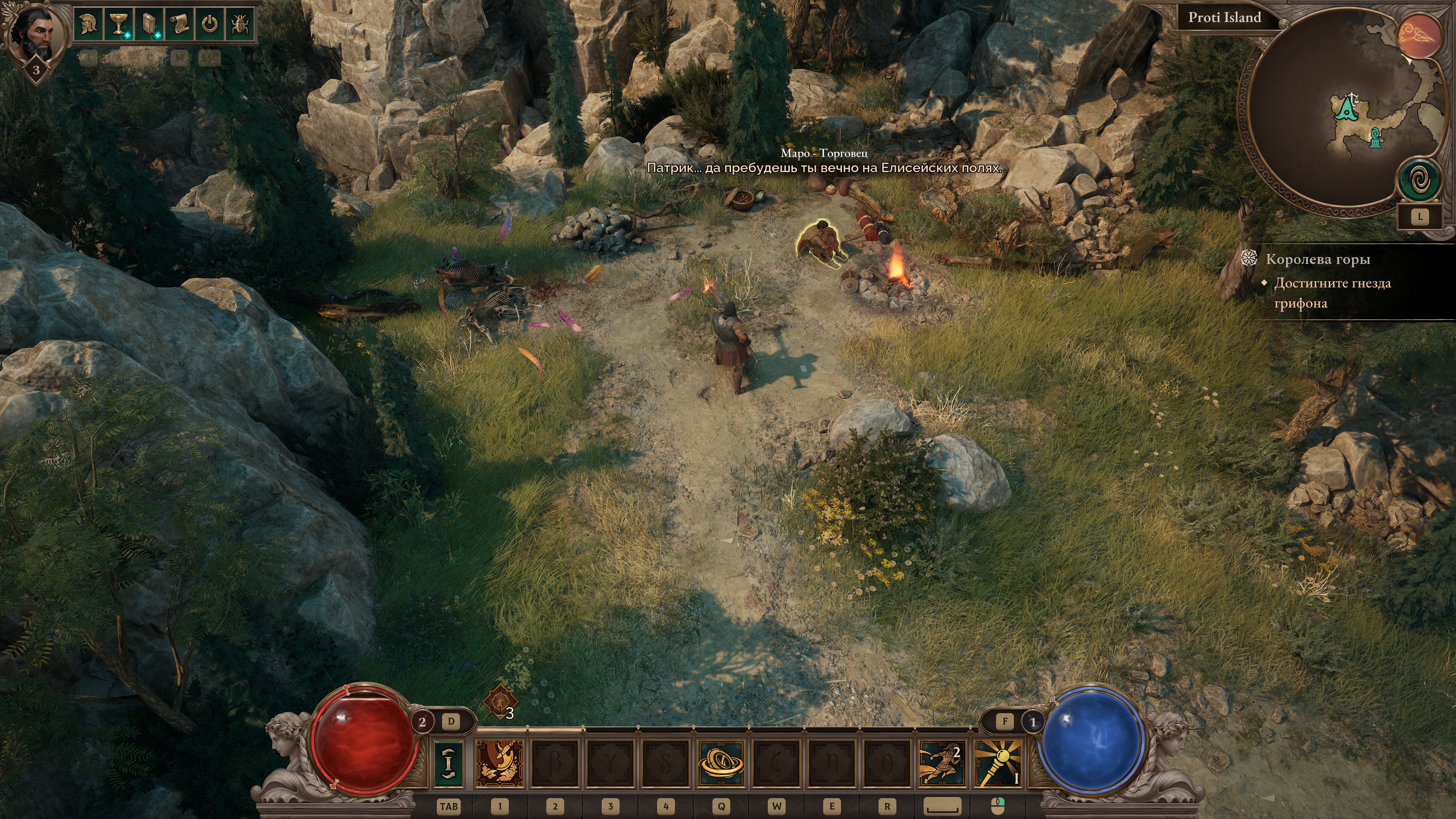Open the book icon in the top menu
The height and width of the screenshot is (819, 1456).
(x=149, y=24)
